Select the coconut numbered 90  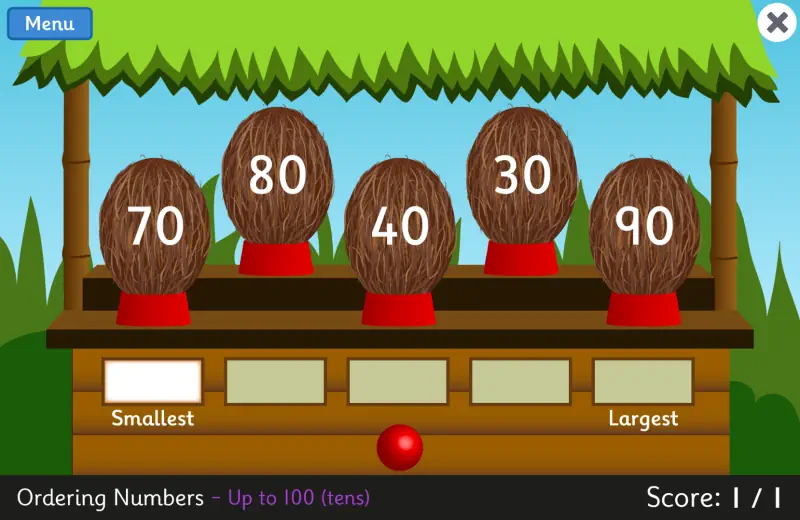644,227
